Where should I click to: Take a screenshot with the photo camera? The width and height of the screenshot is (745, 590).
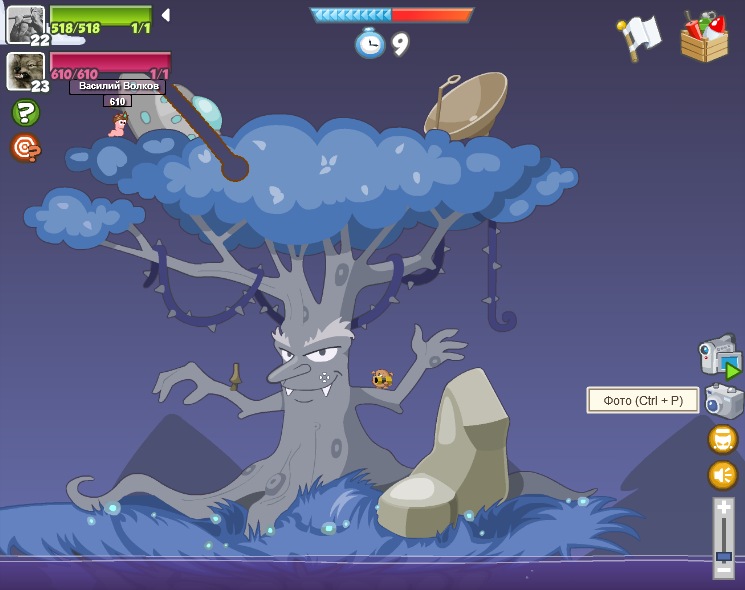tap(723, 401)
